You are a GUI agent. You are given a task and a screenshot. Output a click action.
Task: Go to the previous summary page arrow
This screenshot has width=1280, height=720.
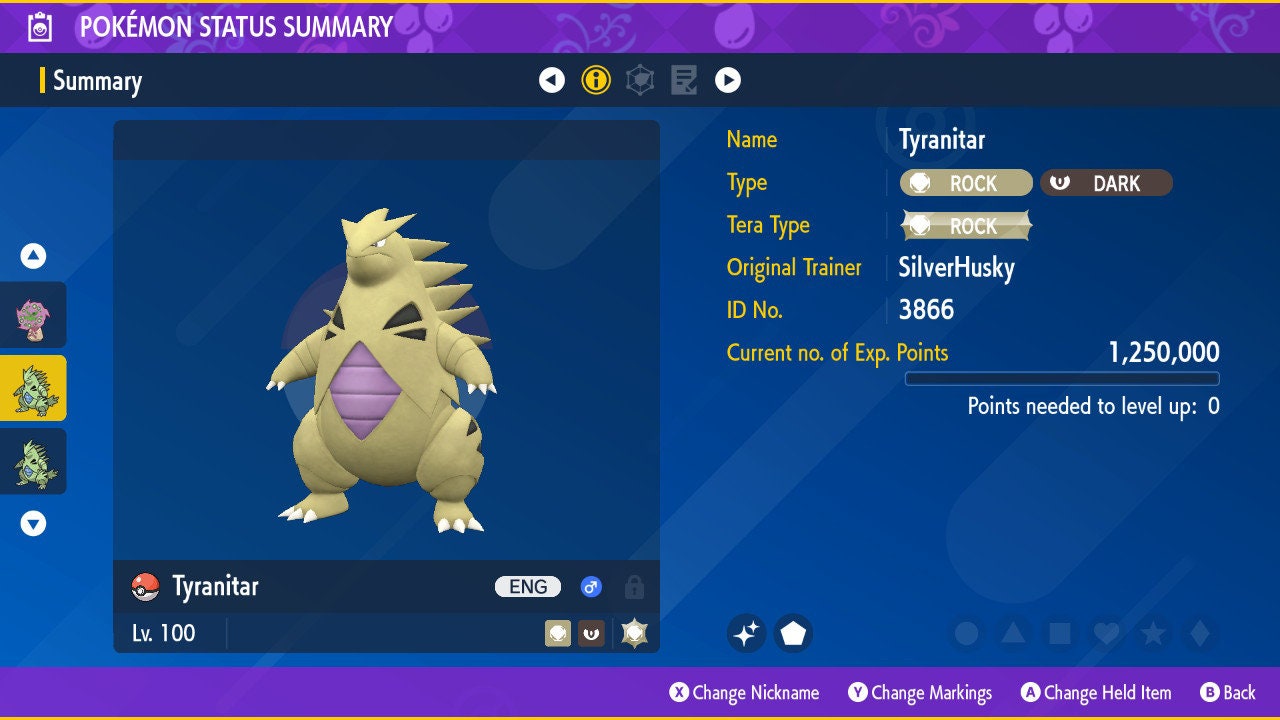coord(552,80)
